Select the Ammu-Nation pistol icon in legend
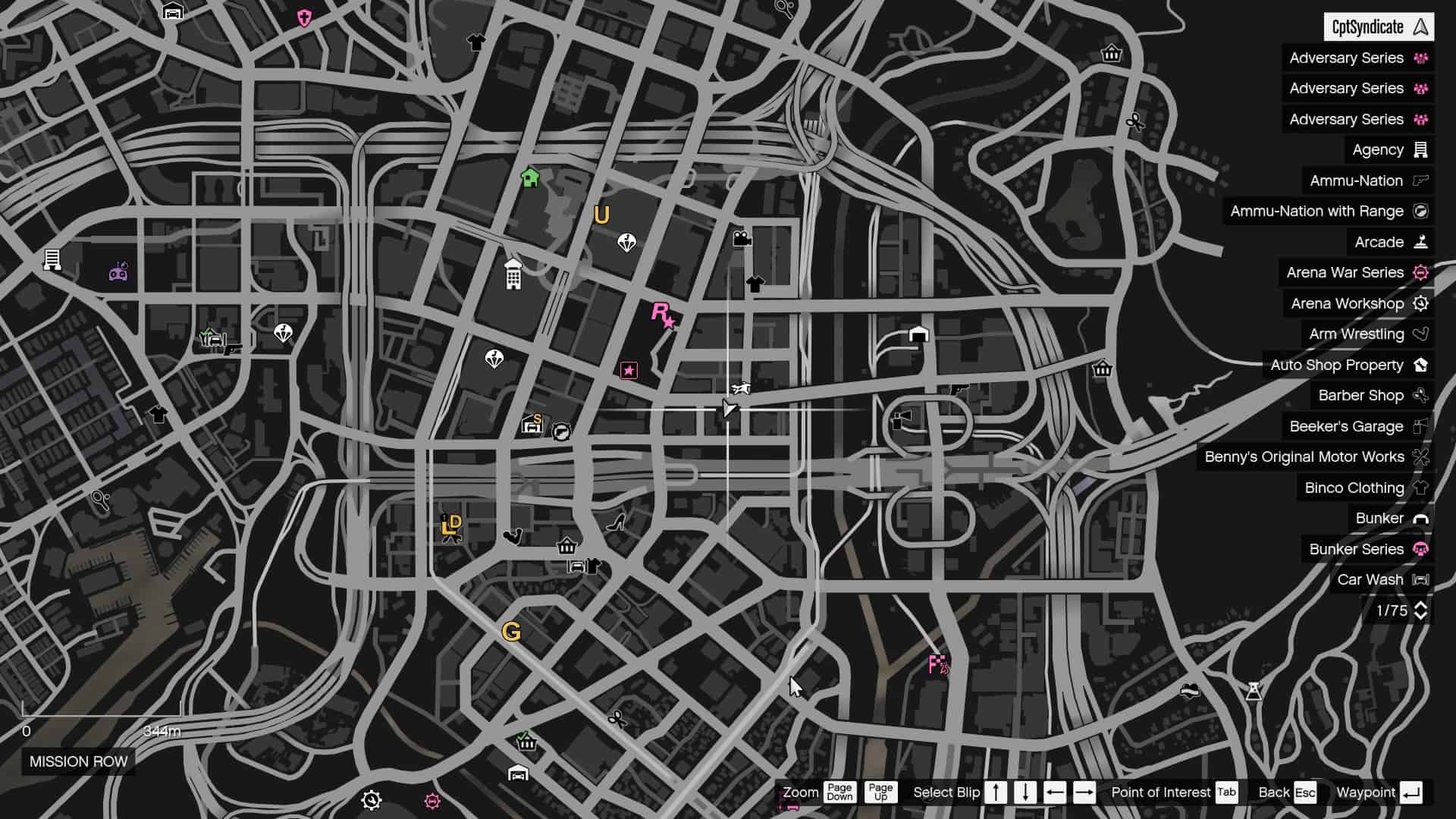1456x819 pixels. [1422, 180]
